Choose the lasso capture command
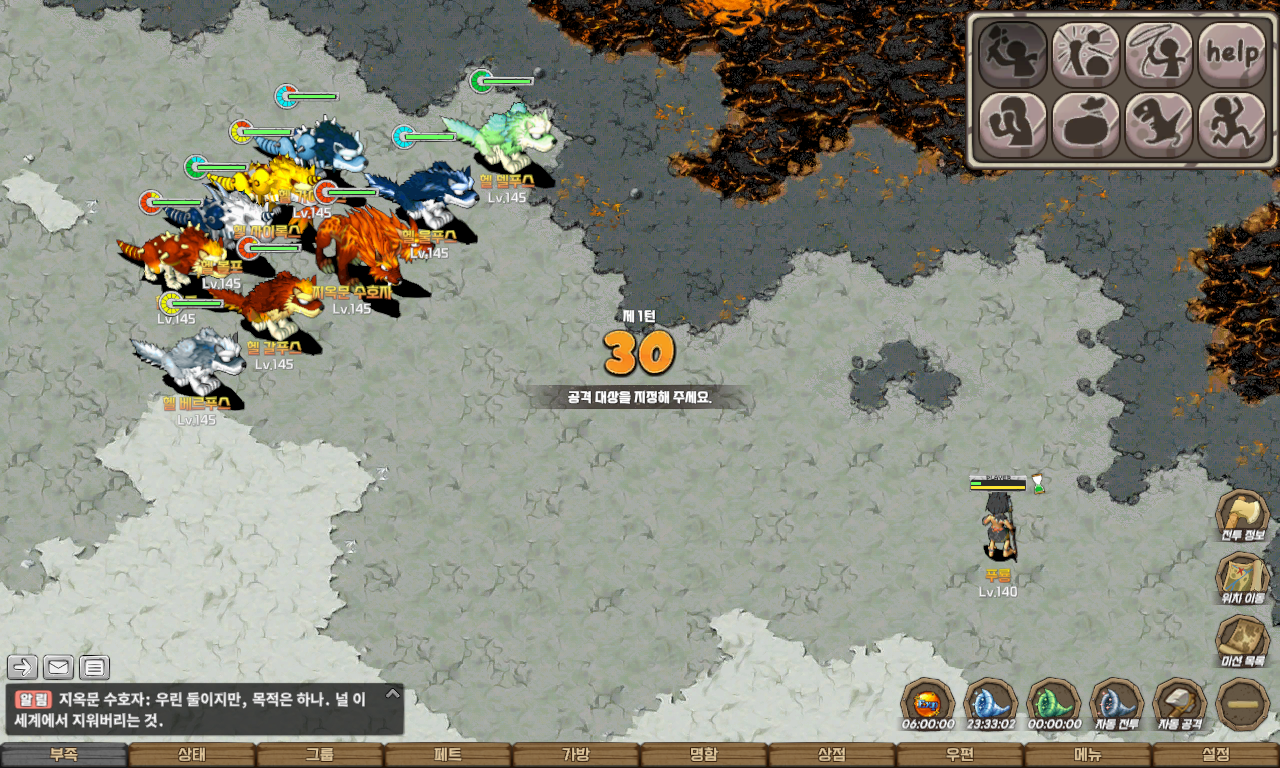1280x768 pixels. click(1160, 54)
